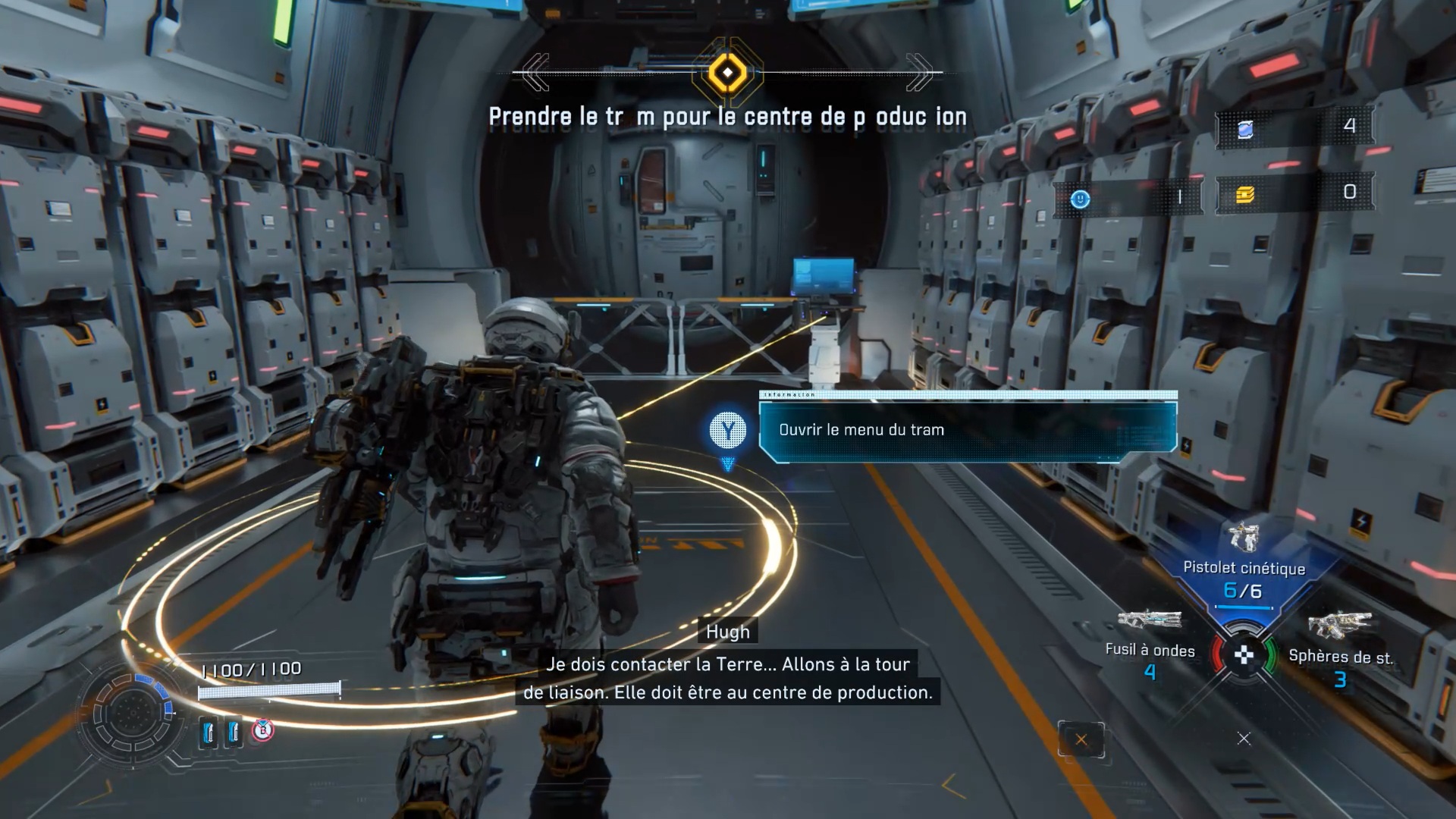The image size is (1456, 819).
Task: Click the circular segmented gauge dial
Action: (133, 713)
